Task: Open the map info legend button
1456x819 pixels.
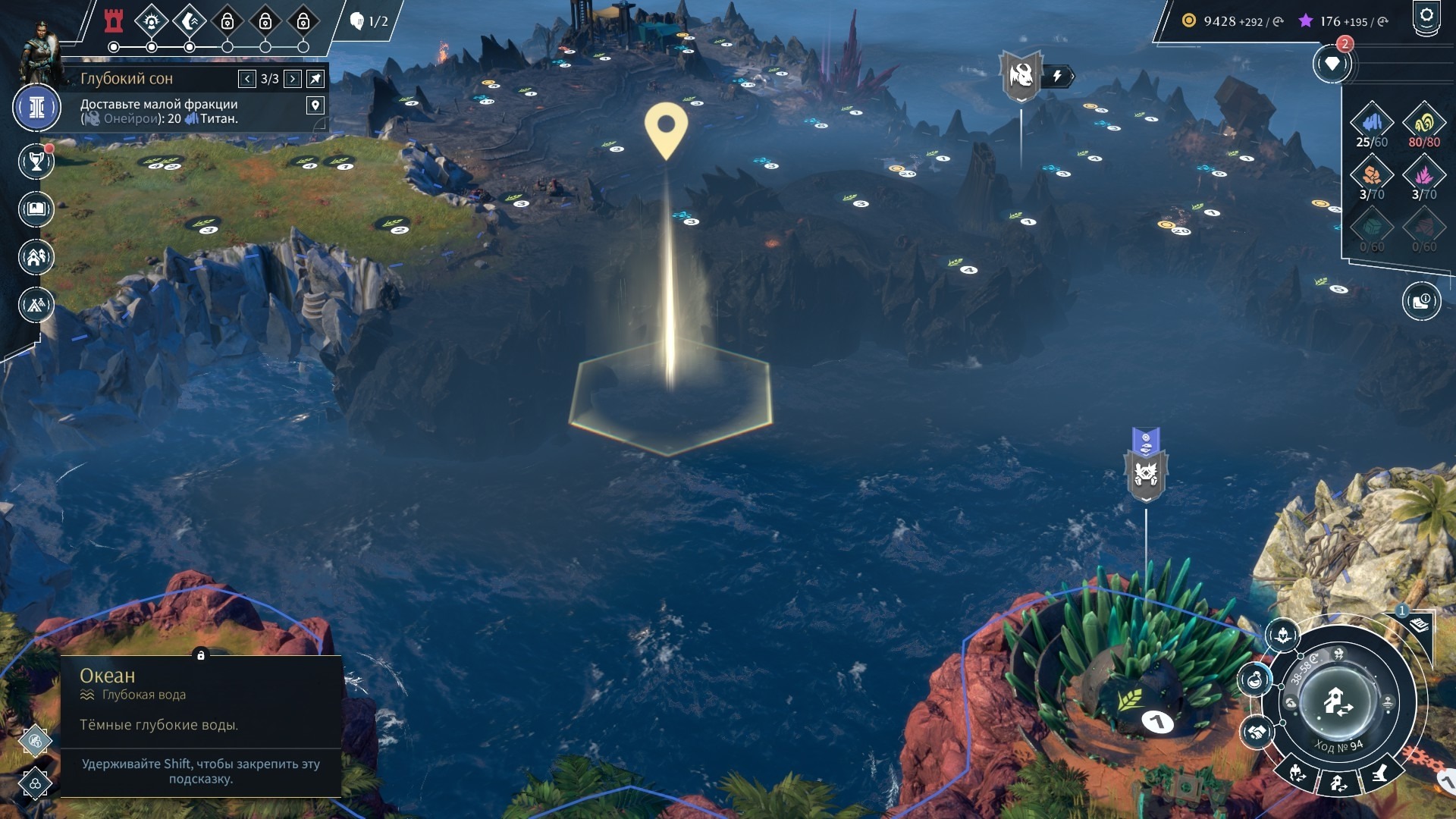Action: coord(1420,302)
